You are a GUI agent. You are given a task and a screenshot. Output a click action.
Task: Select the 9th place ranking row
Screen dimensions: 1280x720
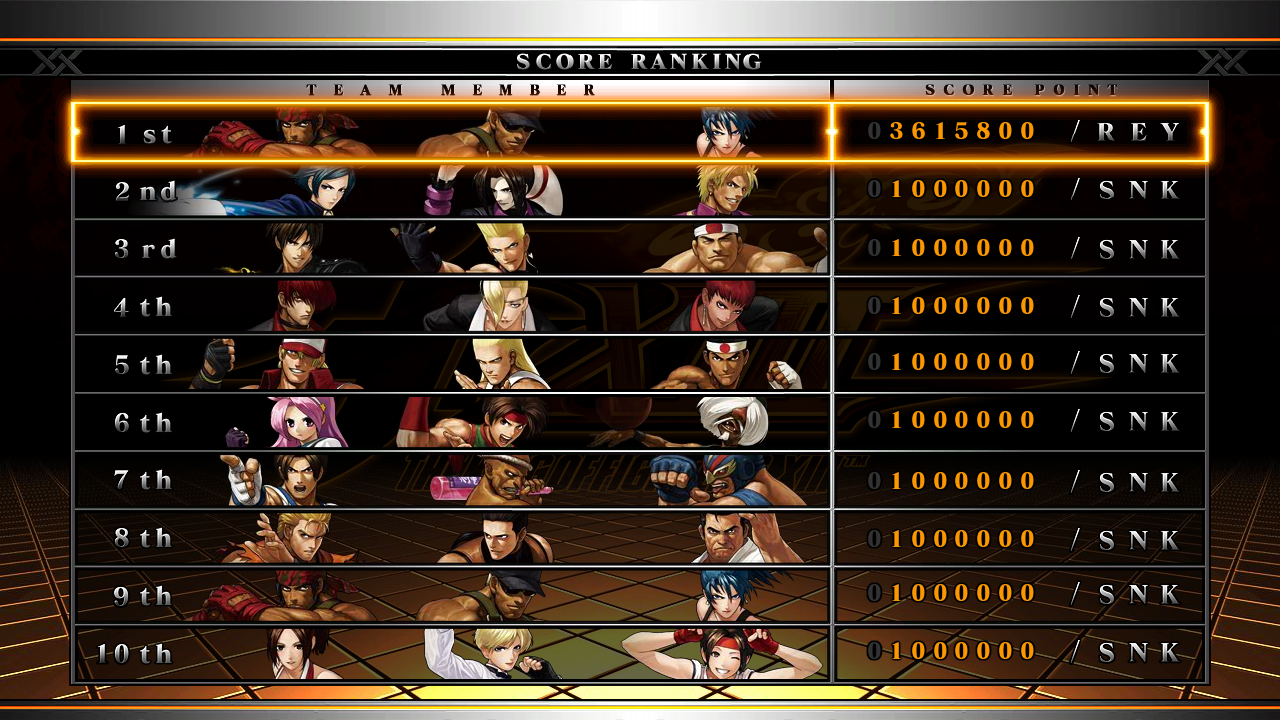pos(640,596)
